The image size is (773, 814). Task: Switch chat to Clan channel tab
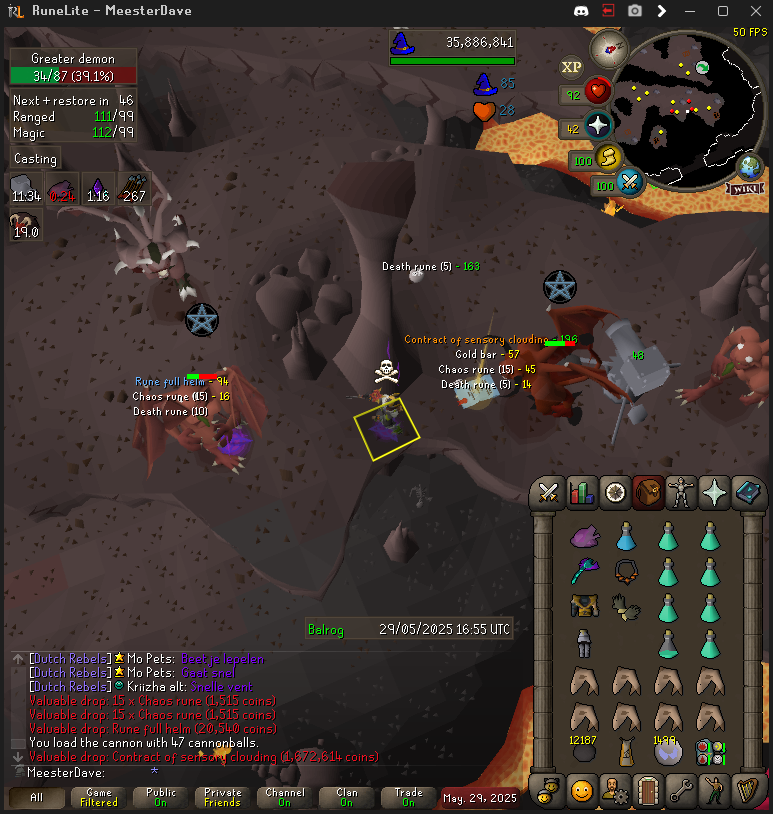[346, 797]
